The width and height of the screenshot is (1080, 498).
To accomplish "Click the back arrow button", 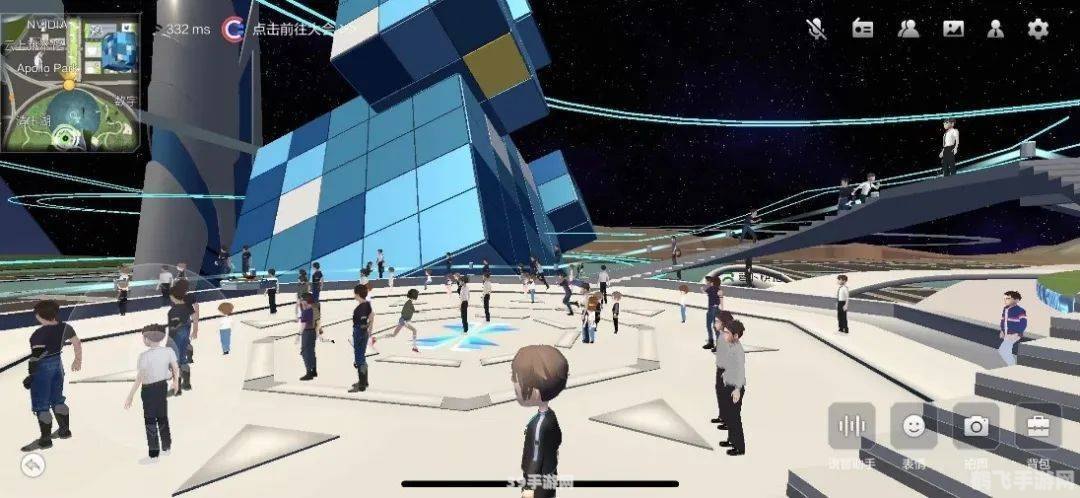I will [x=34, y=464].
